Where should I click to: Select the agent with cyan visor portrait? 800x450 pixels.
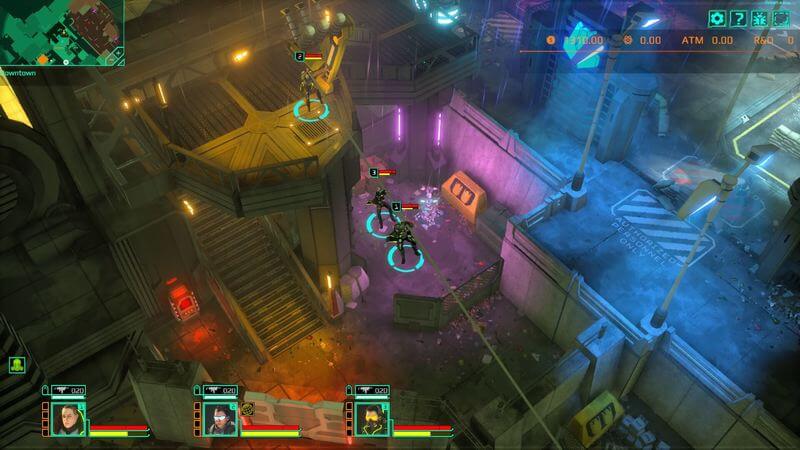(x=220, y=418)
